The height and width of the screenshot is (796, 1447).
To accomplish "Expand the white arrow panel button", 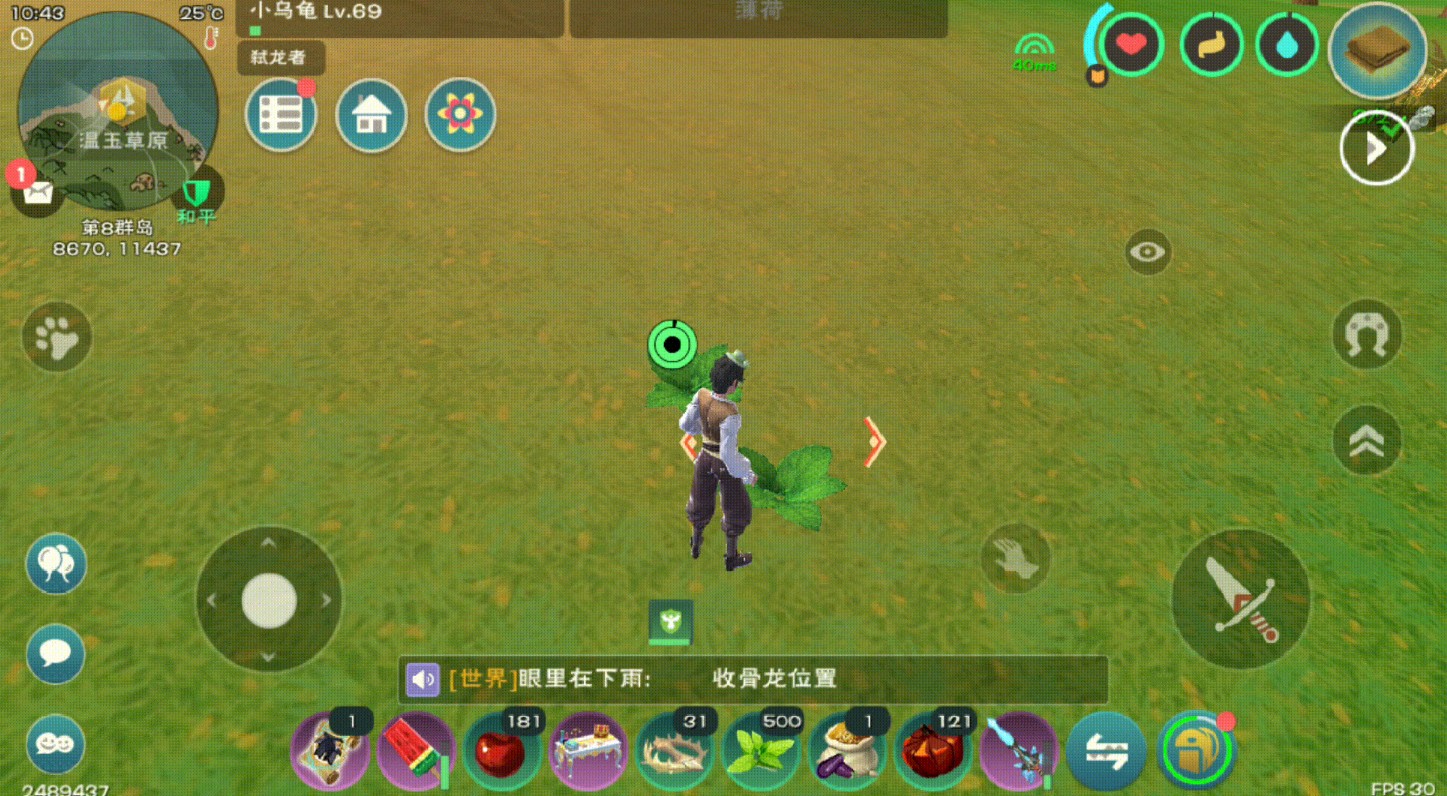I will coord(1377,149).
